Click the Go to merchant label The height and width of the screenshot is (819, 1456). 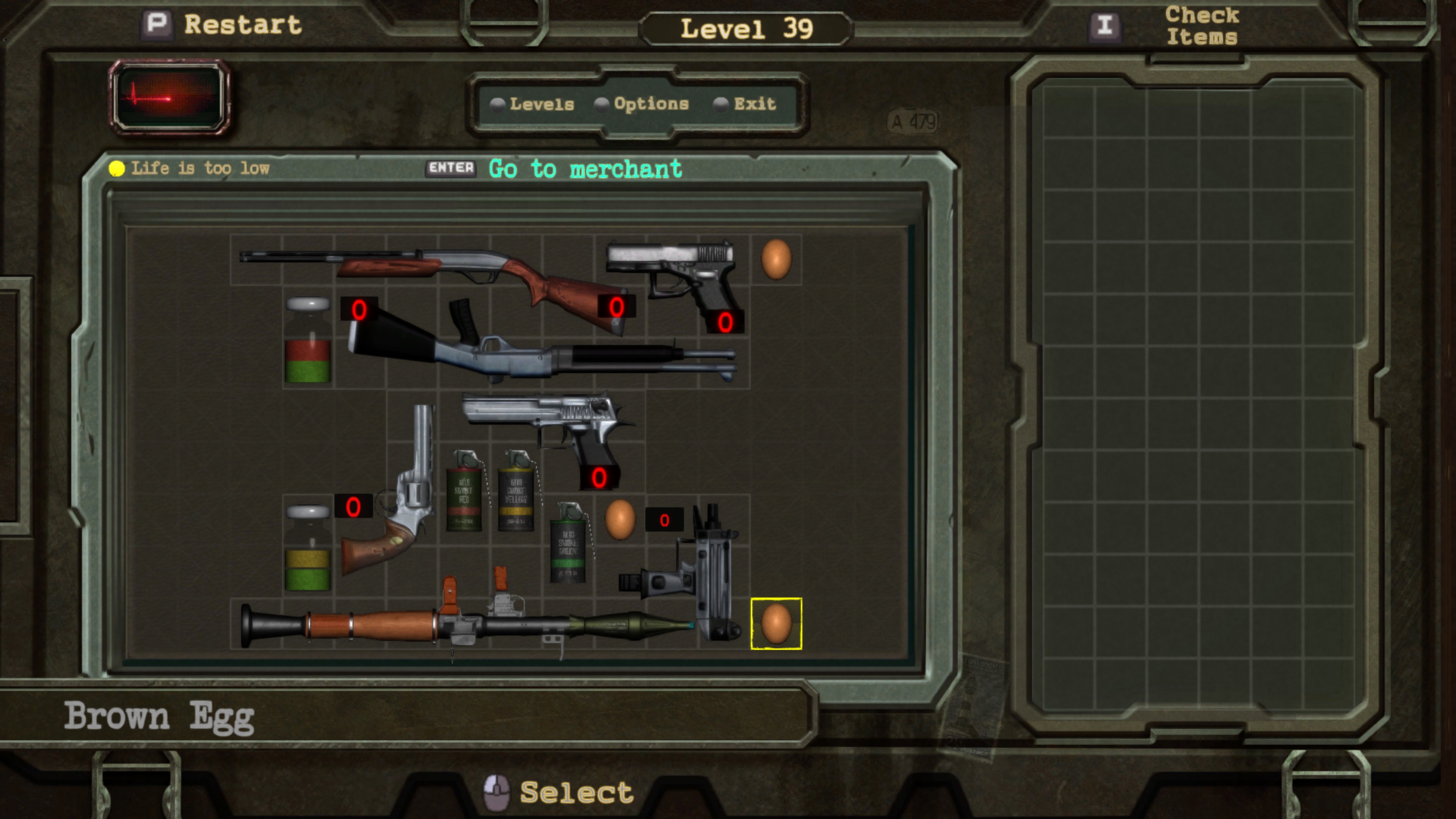(x=585, y=169)
